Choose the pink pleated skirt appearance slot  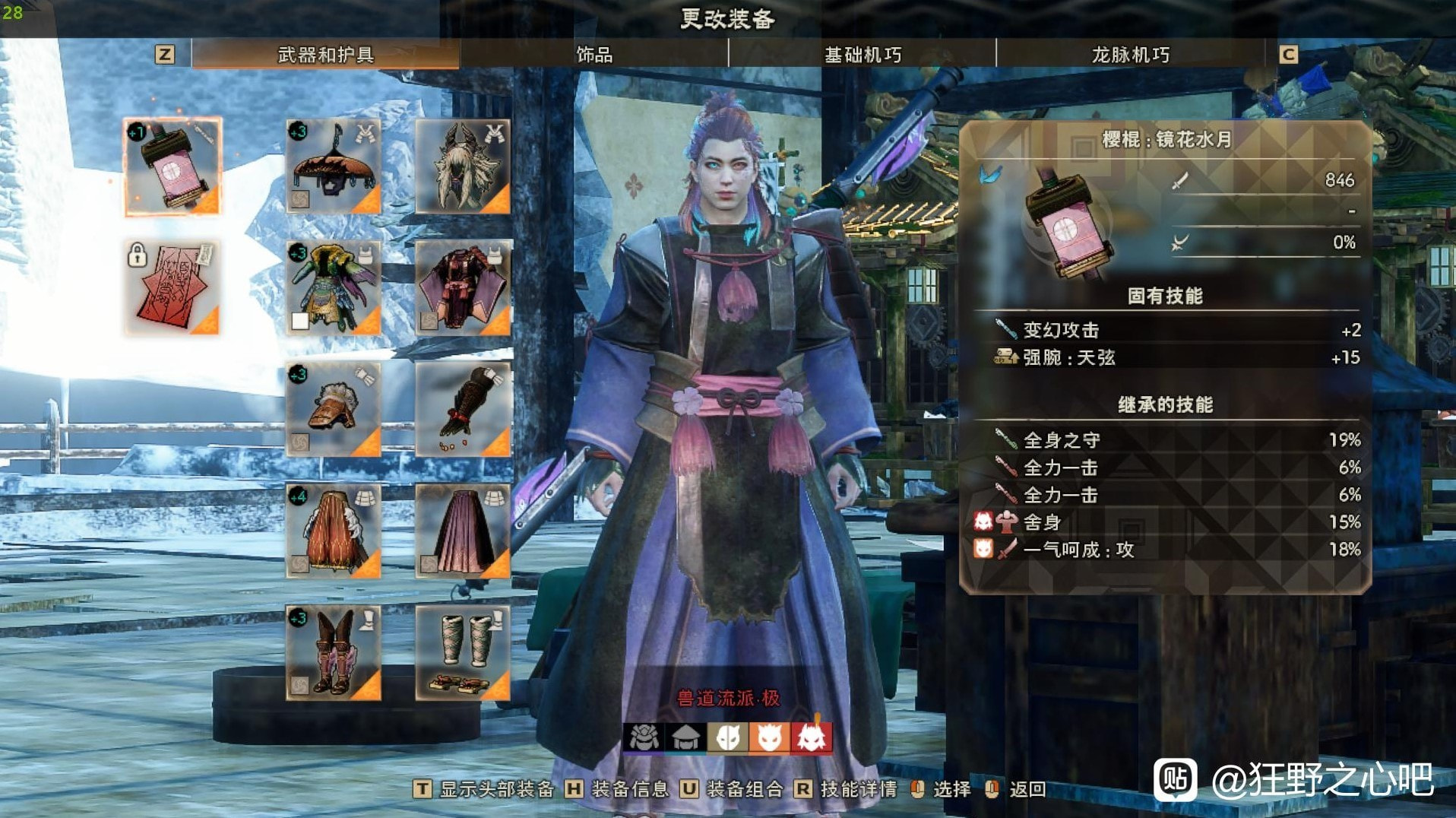[463, 531]
